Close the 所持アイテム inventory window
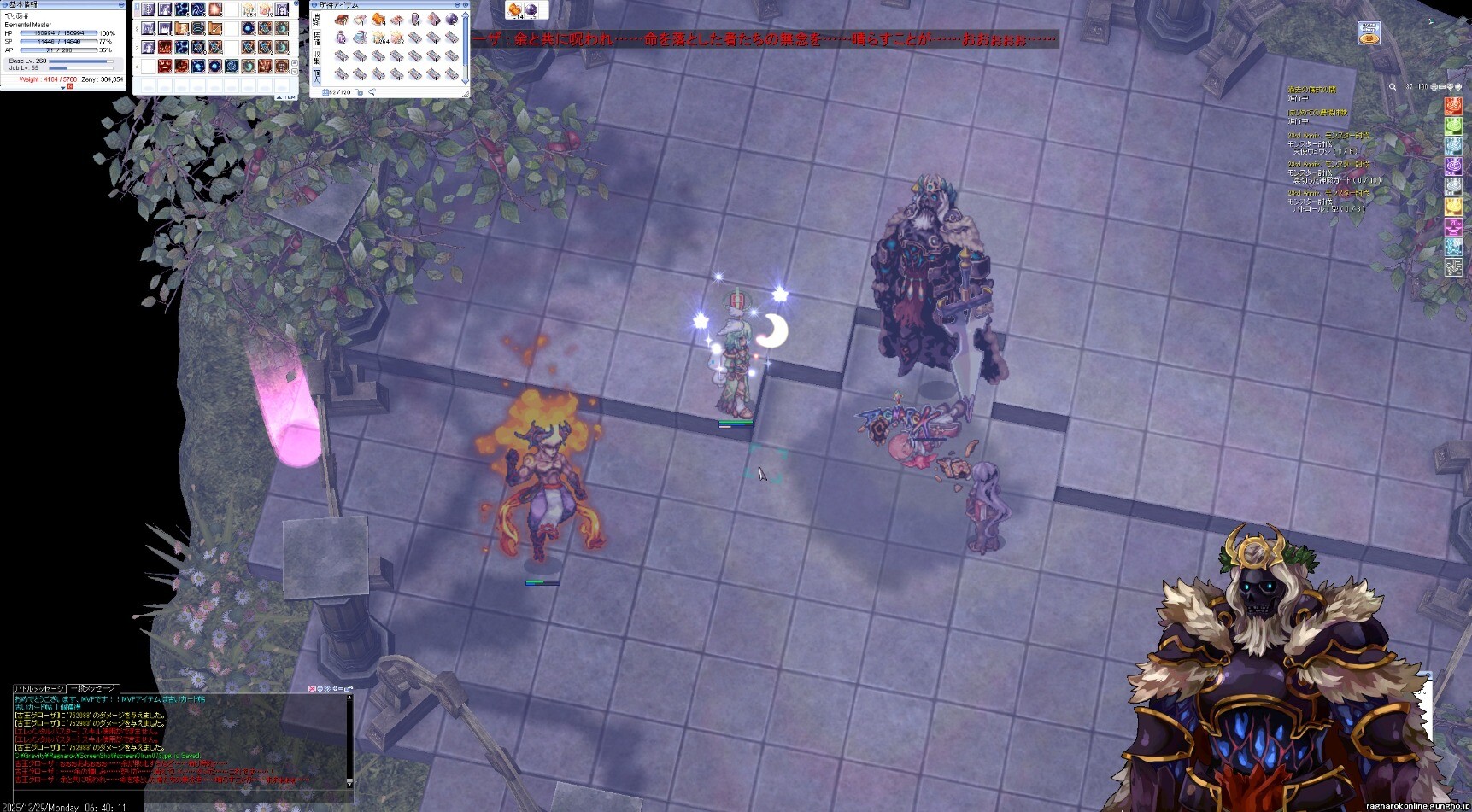Viewport: 1472px width, 812px height. (466, 5)
